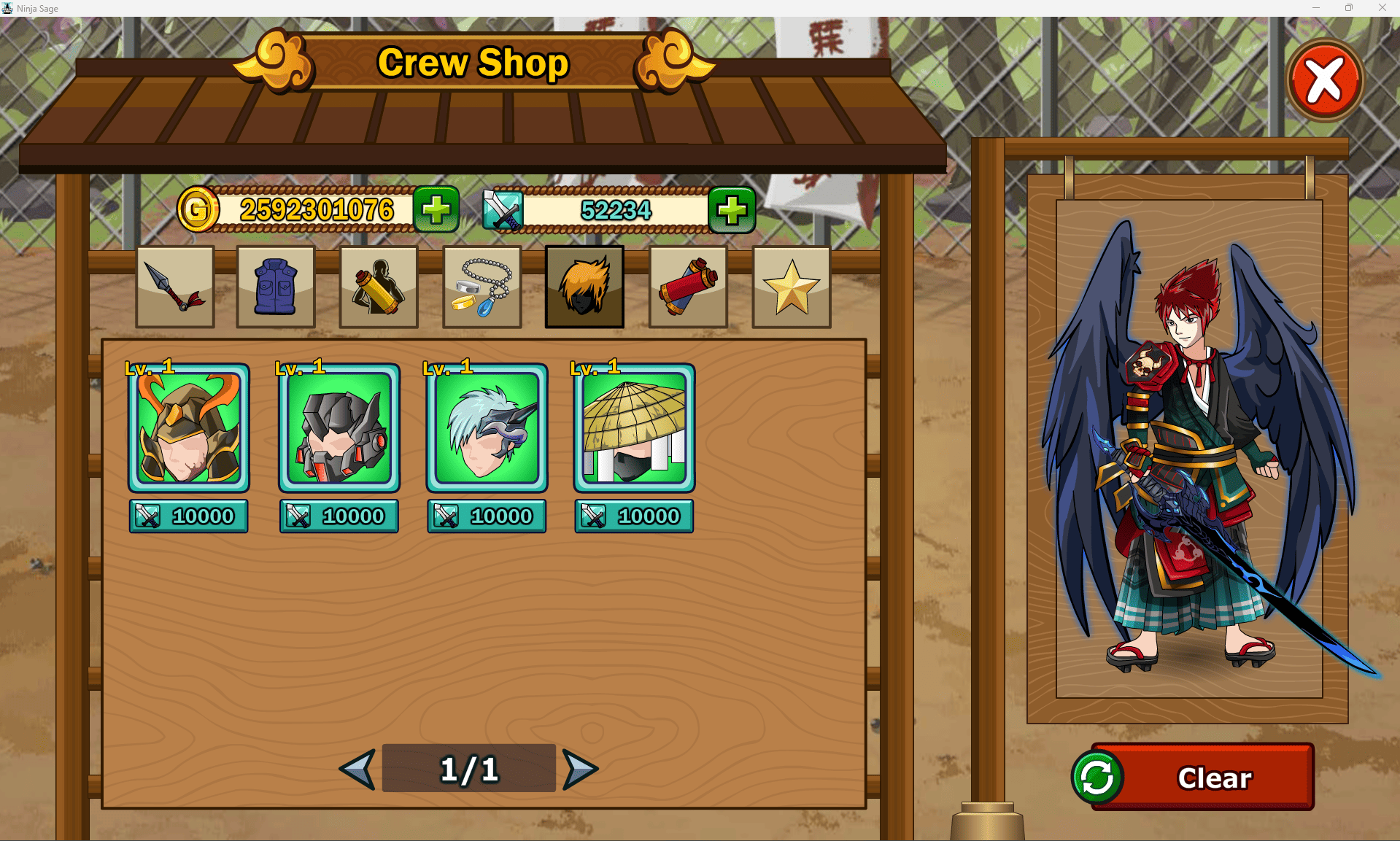Select the orange hair tab

pyautogui.click(x=584, y=287)
